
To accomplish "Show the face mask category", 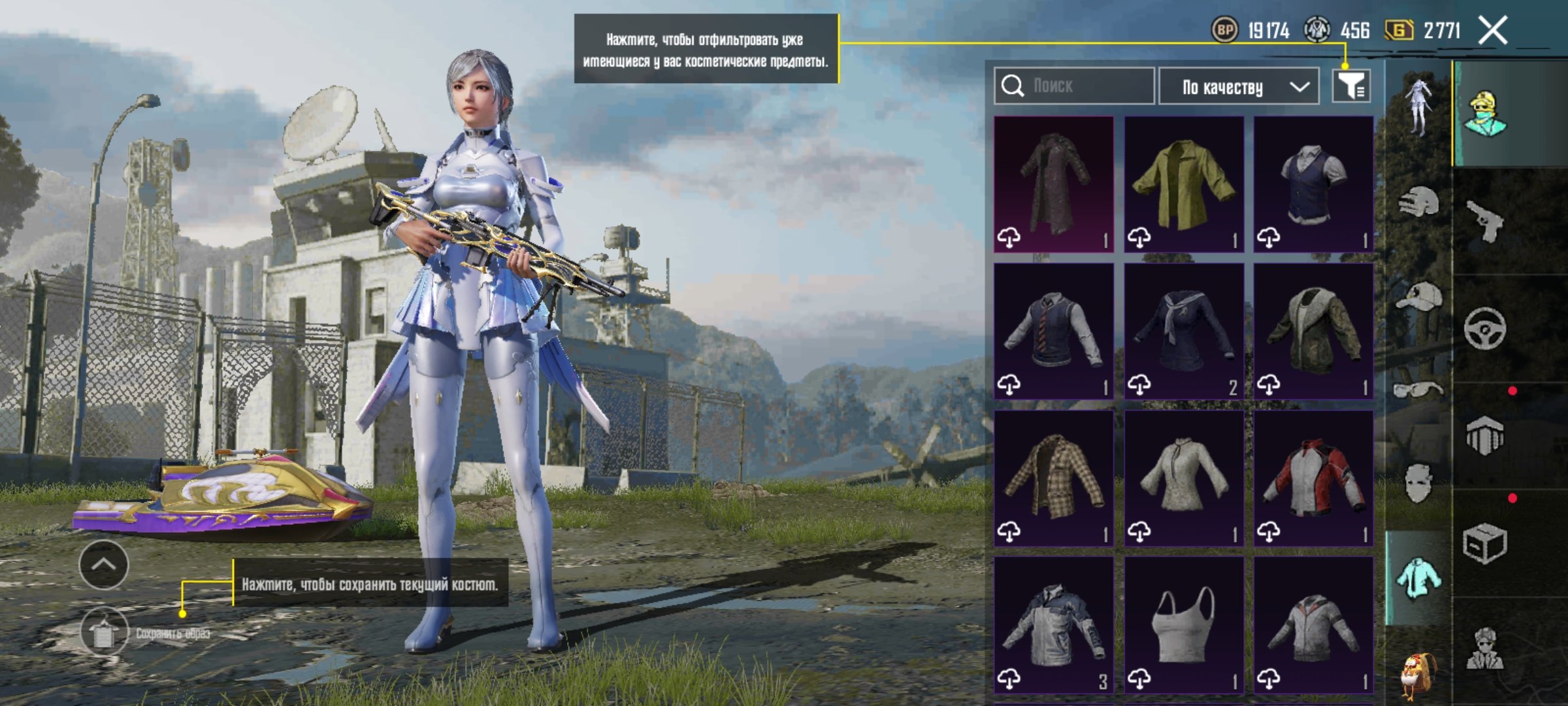I will click(x=1418, y=484).
